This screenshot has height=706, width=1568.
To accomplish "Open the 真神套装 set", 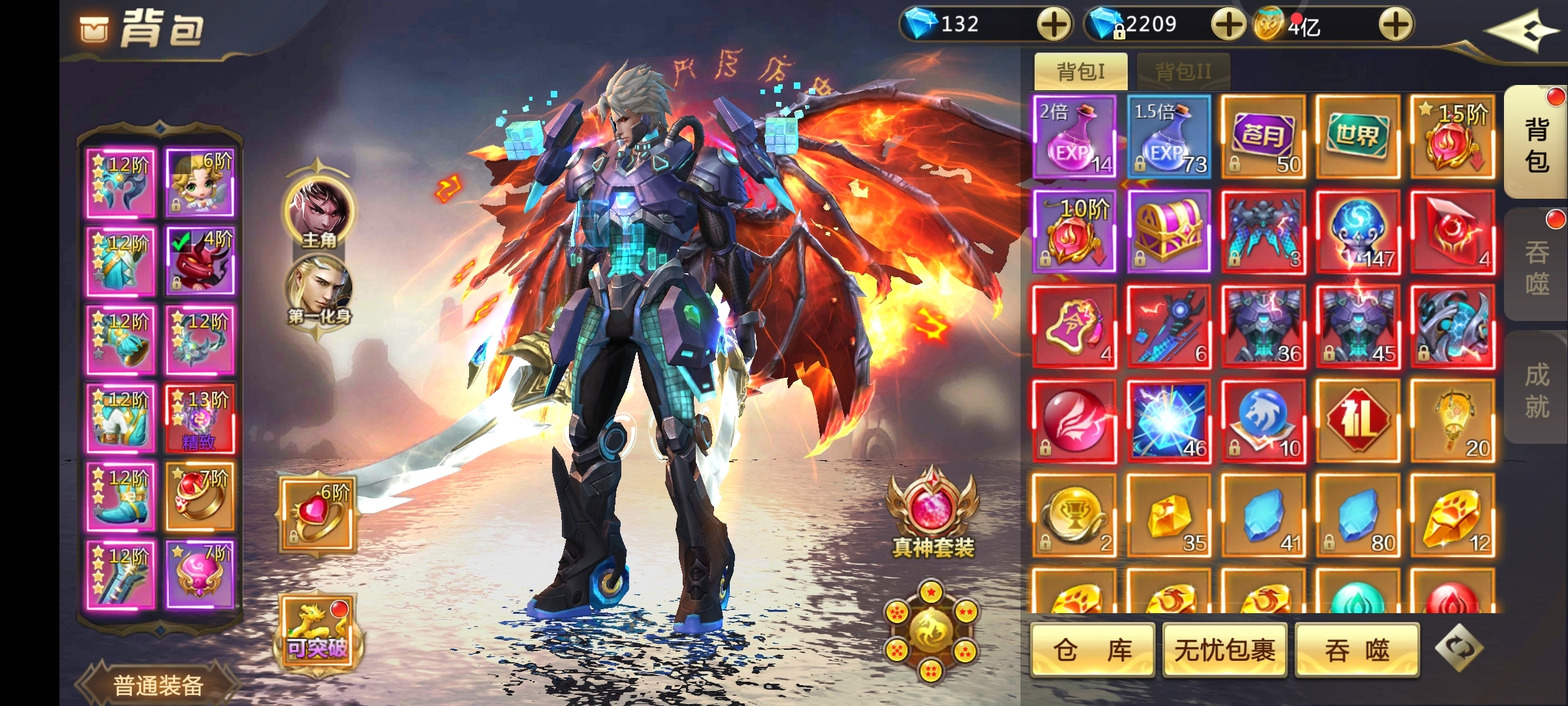I will click(x=932, y=514).
